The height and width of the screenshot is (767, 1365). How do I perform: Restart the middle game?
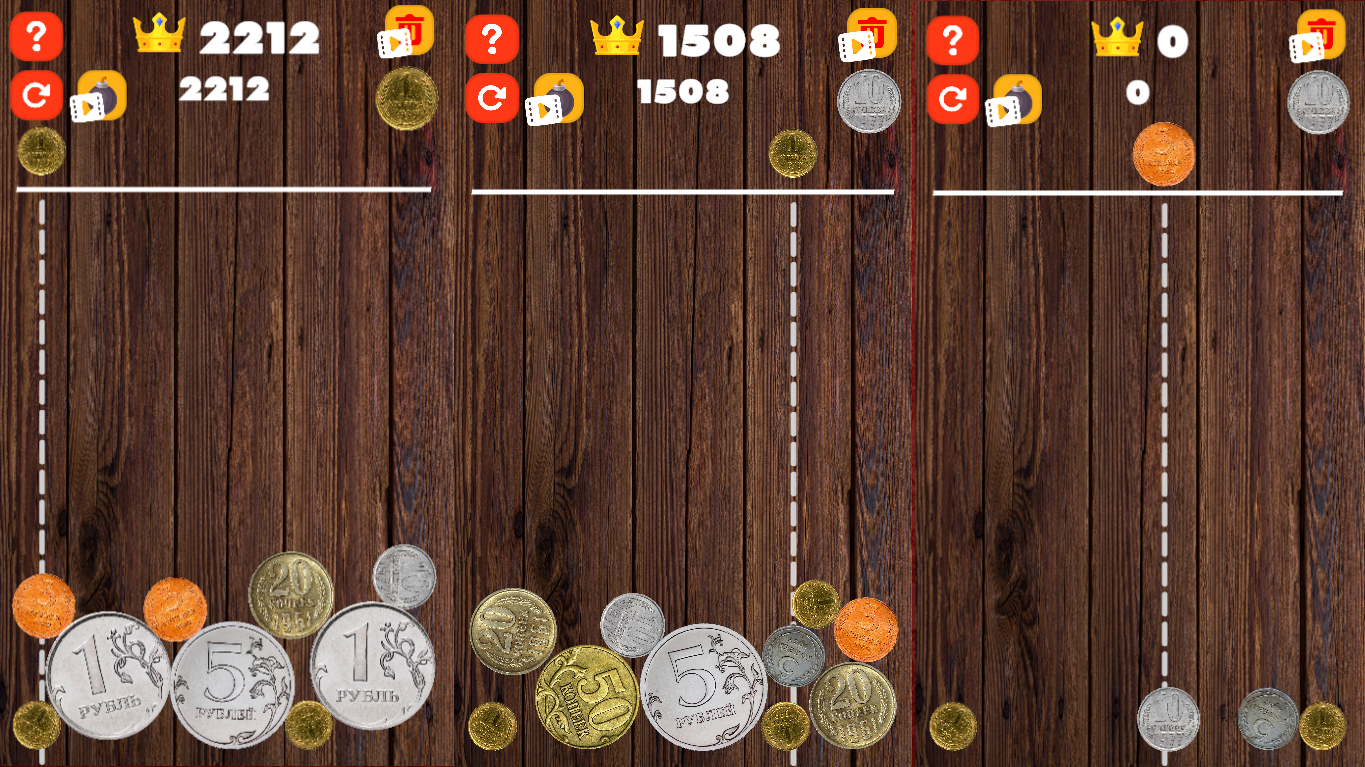[x=490, y=96]
